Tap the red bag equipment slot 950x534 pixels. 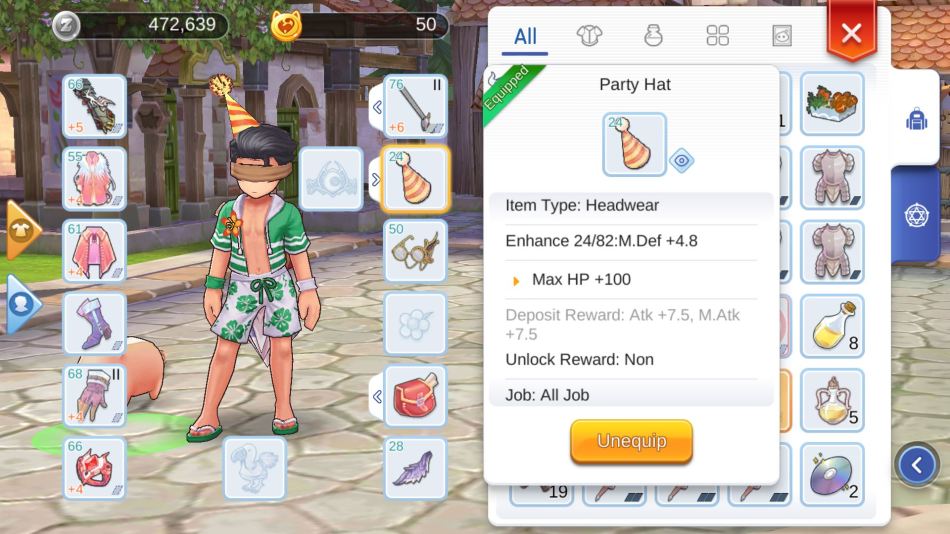415,396
